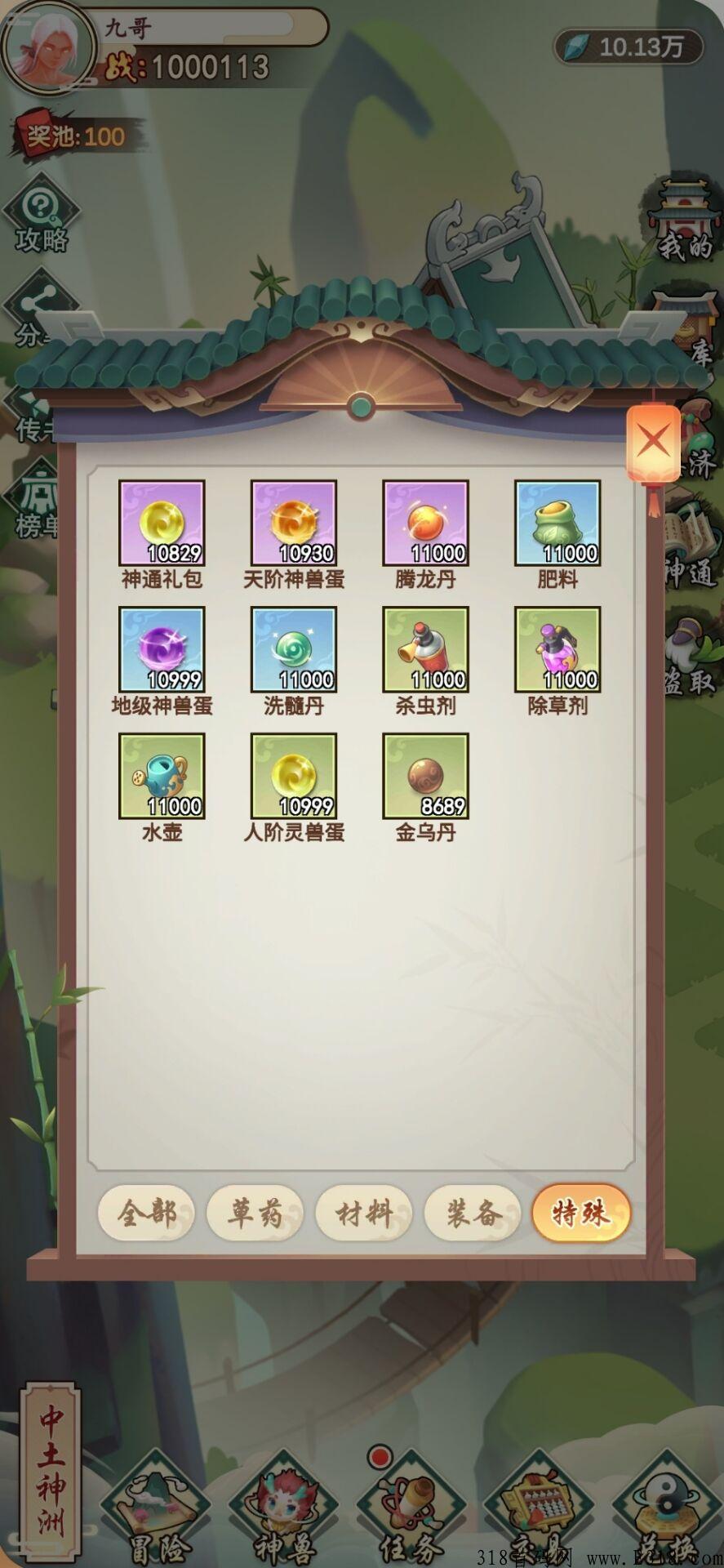Select the 特殊 special items tab
The width and height of the screenshot is (724, 1568).
point(581,1214)
